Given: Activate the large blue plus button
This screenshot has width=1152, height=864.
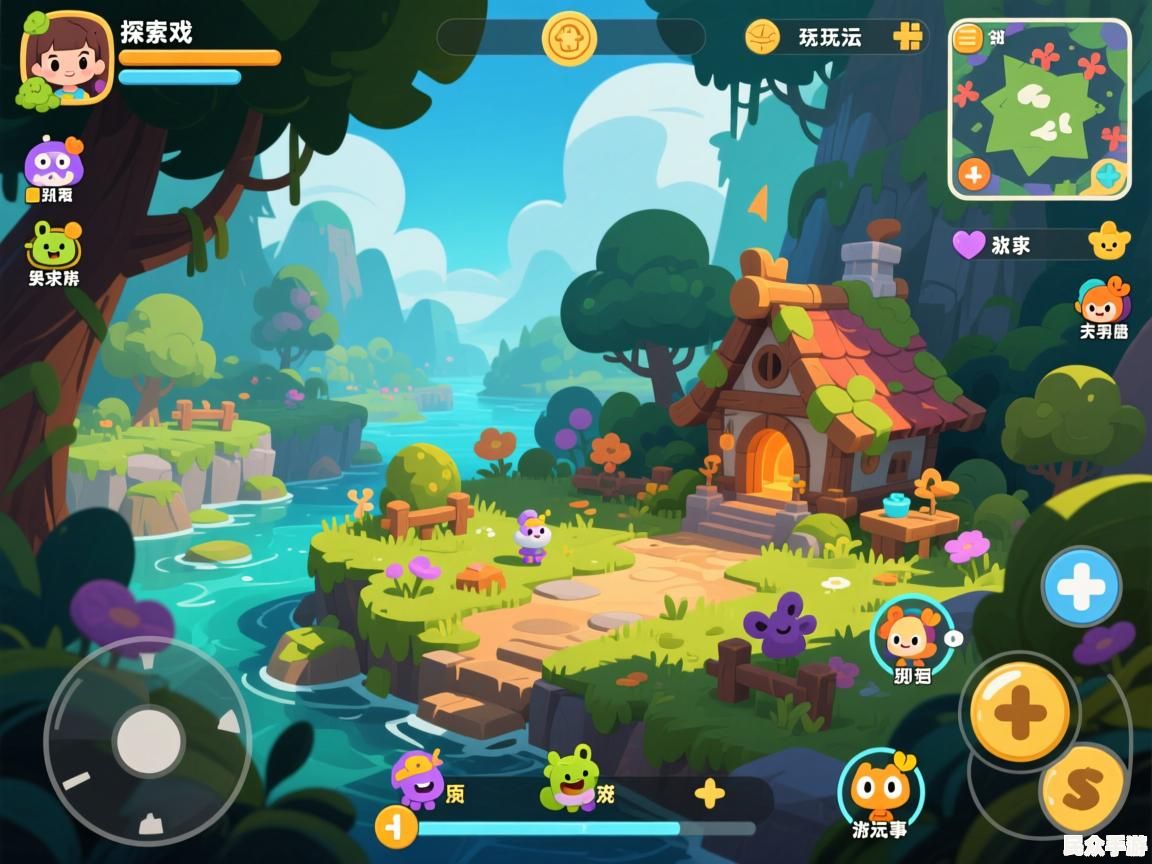Looking at the screenshot, I should (x=1081, y=586).
